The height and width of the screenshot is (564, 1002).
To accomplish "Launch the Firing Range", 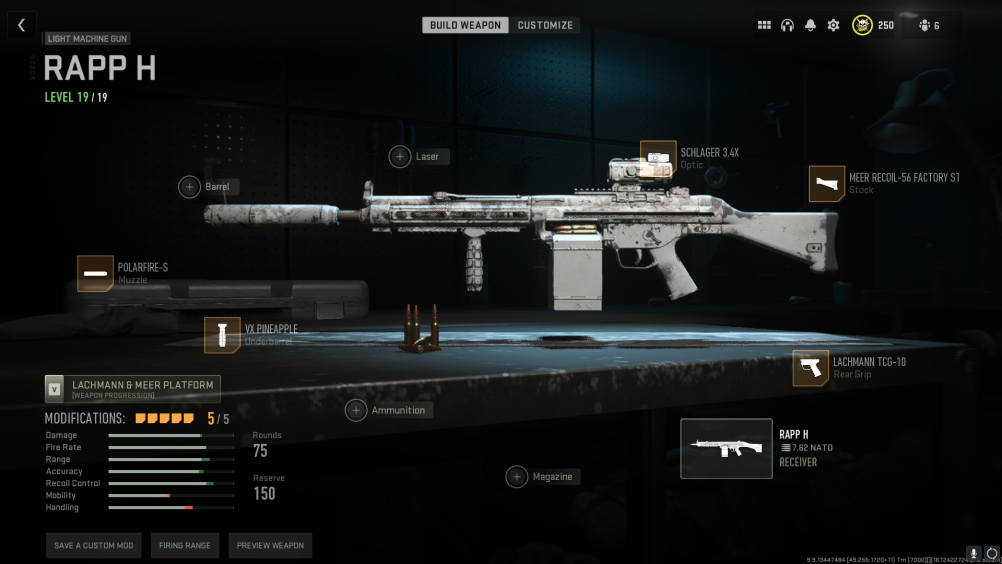I will (x=185, y=545).
